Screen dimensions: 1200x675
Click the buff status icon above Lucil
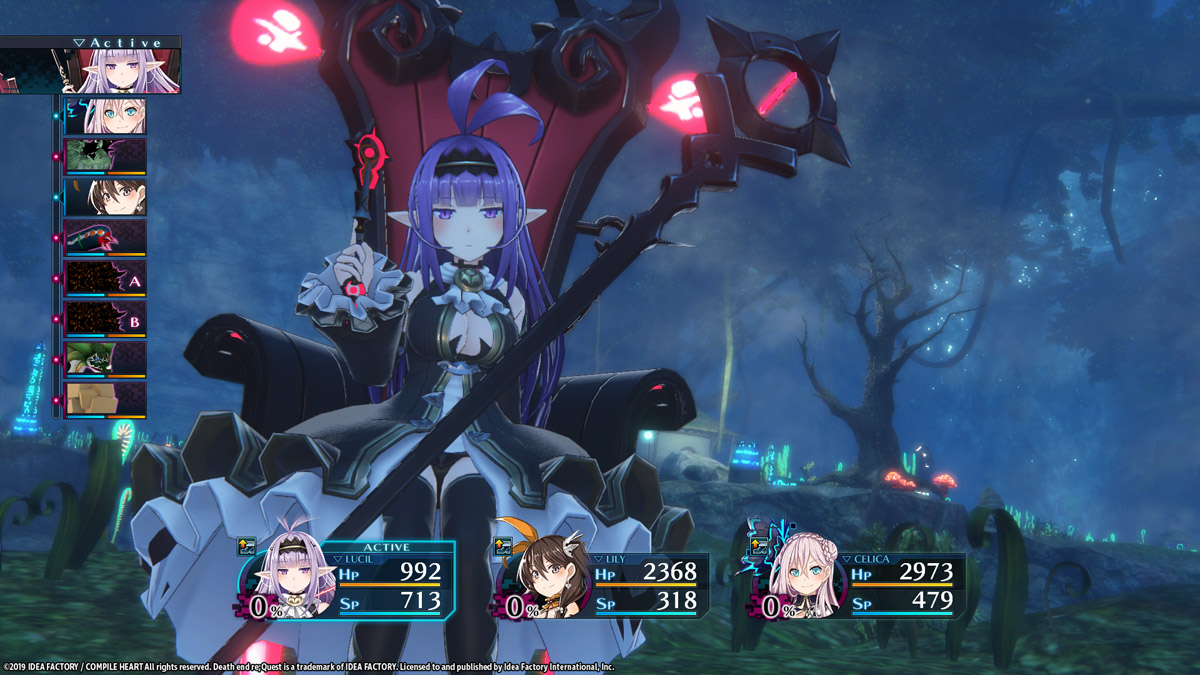click(247, 546)
